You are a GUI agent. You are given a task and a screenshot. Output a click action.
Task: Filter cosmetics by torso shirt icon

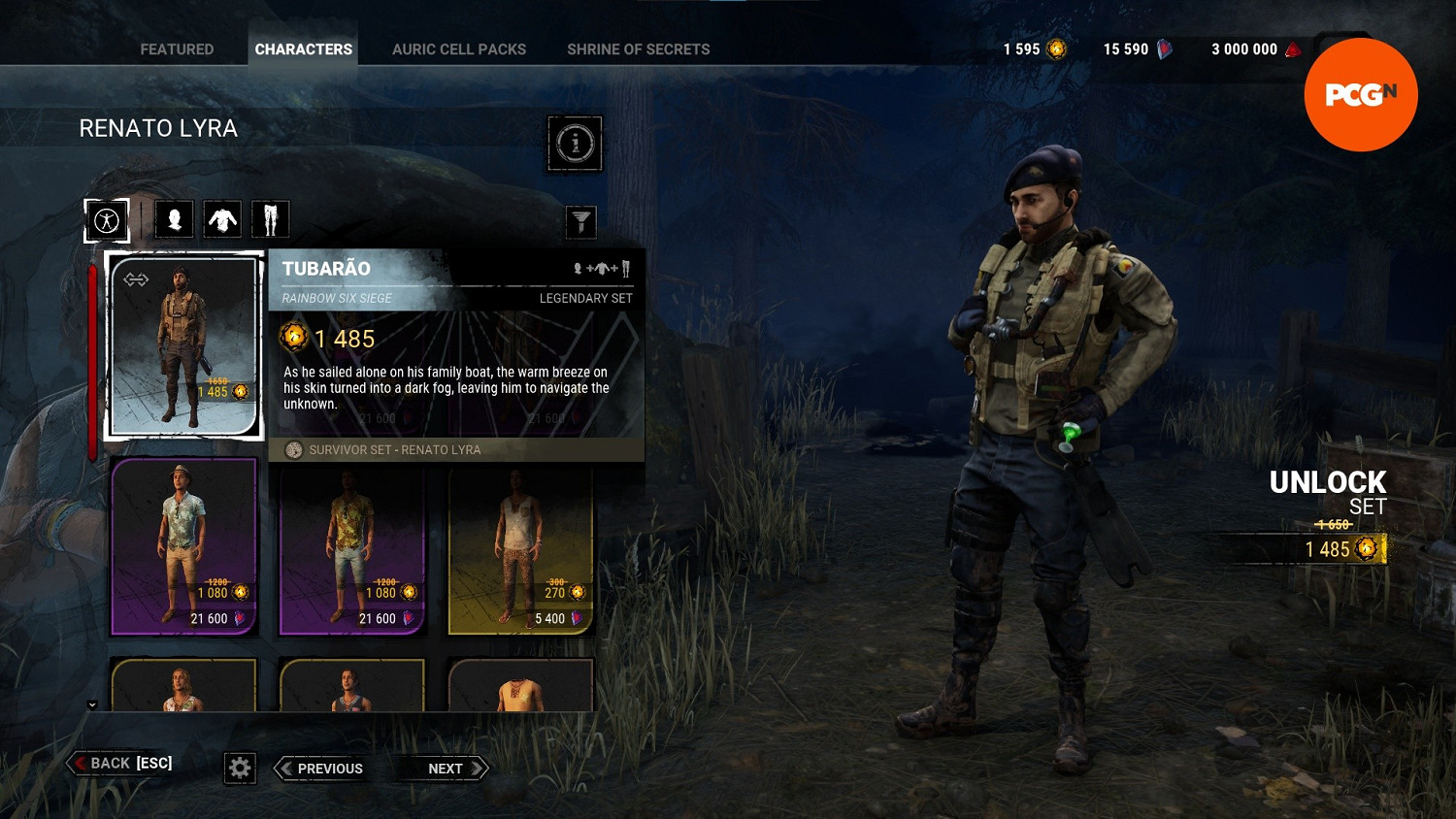point(222,220)
